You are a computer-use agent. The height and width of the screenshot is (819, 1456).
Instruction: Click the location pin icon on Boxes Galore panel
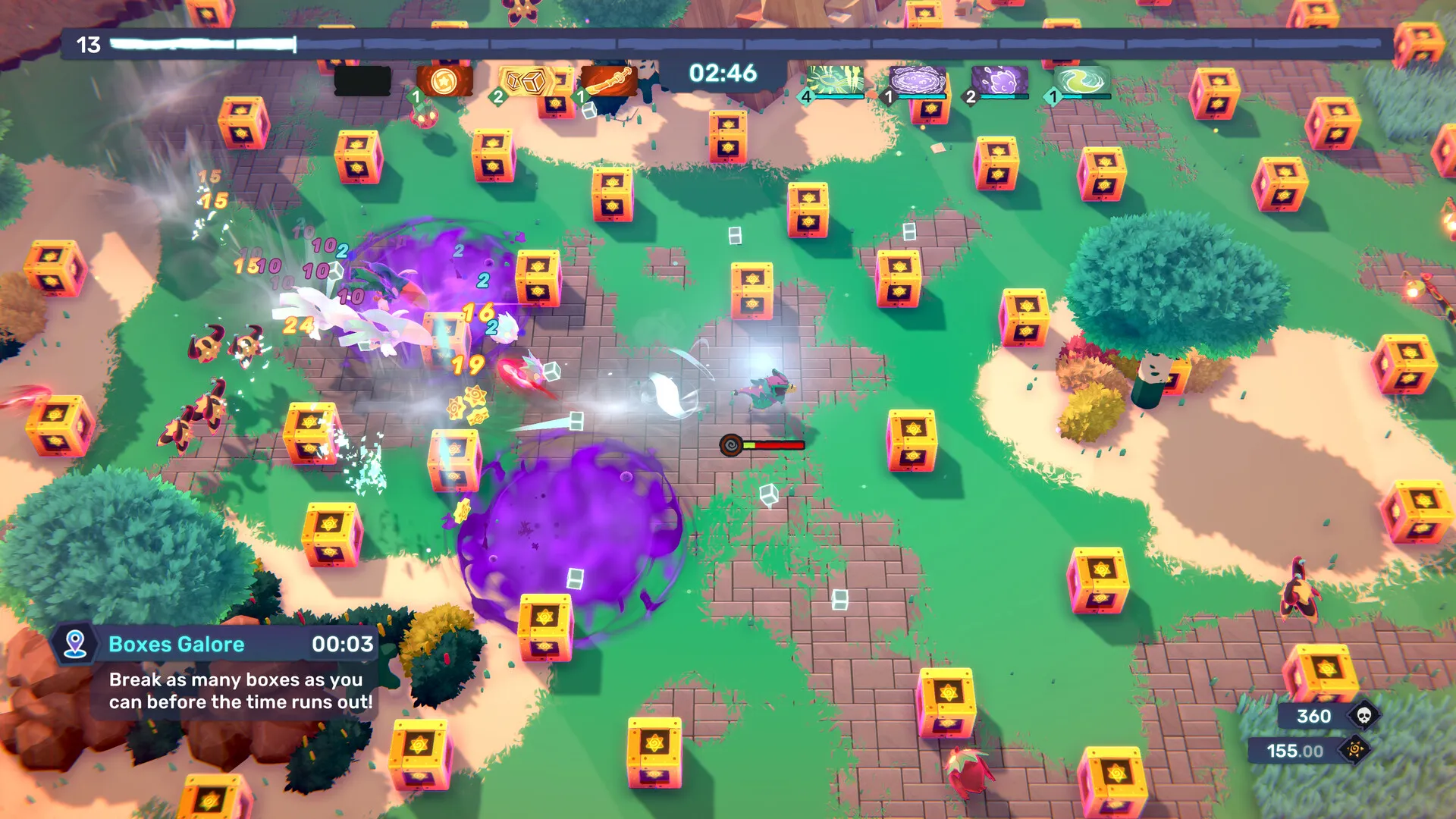(74, 645)
